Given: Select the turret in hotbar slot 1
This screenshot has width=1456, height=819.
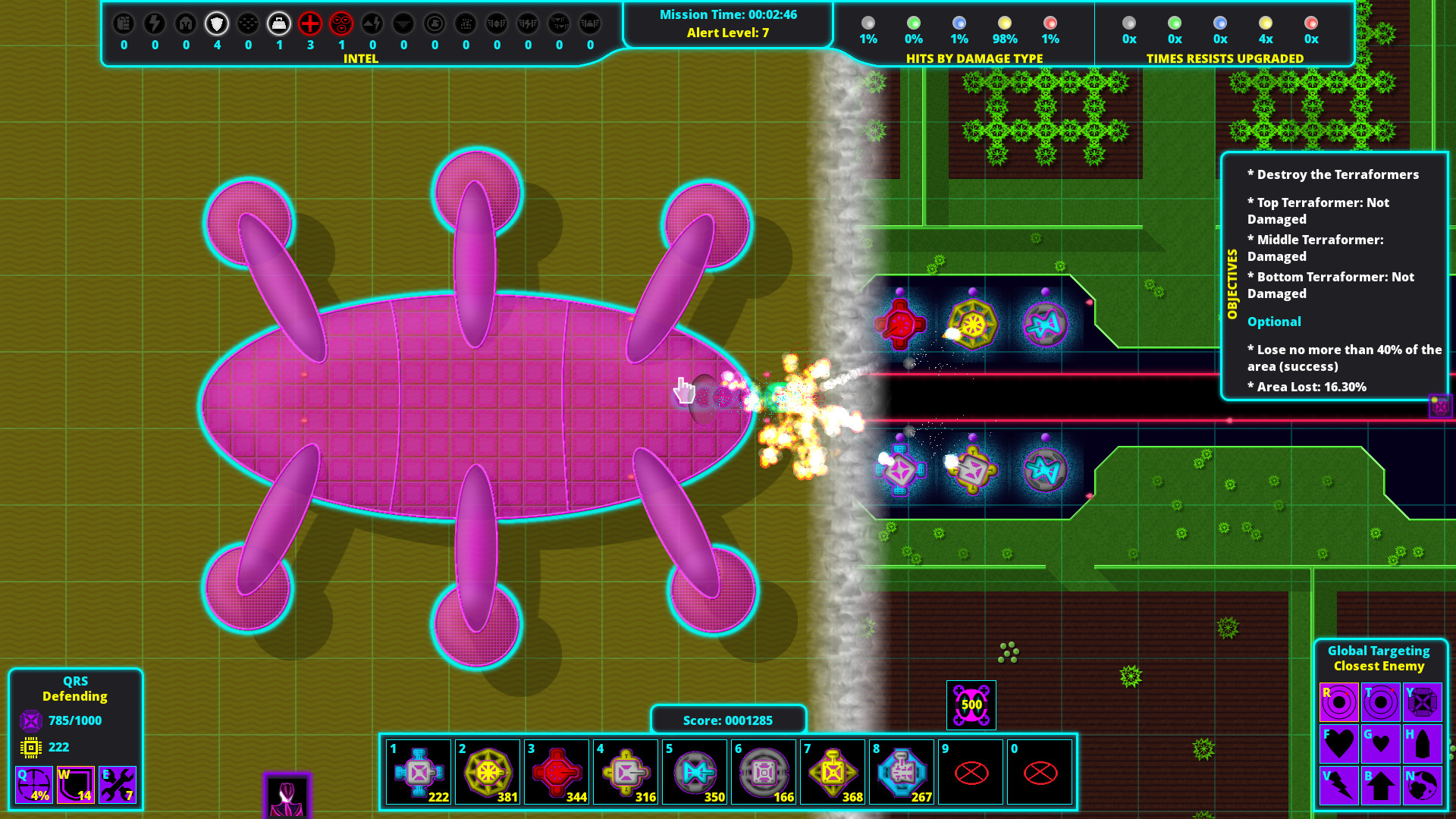Looking at the screenshot, I should point(418,772).
